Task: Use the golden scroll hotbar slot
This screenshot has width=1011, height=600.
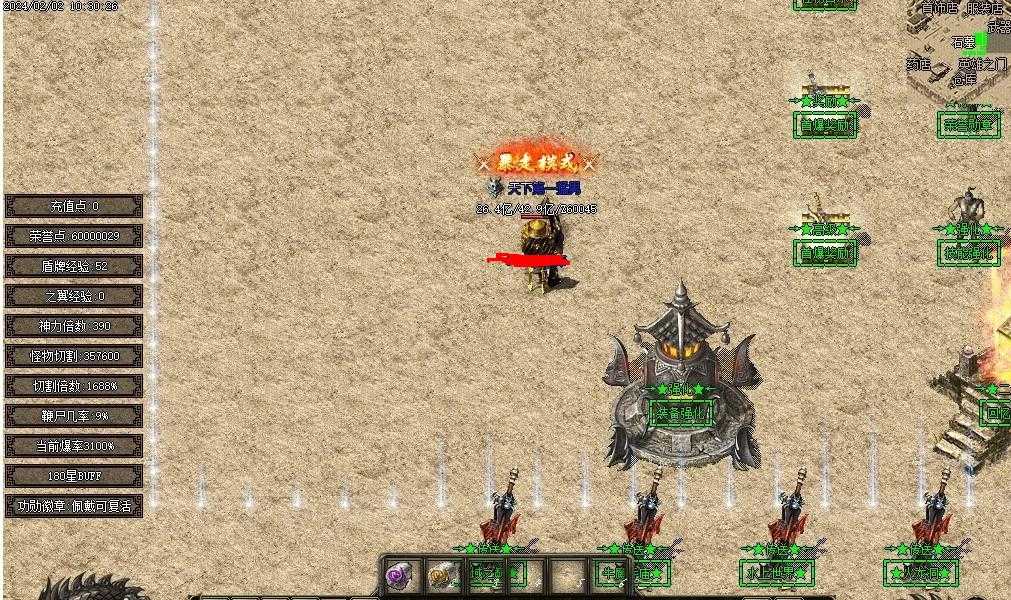Action: point(441,576)
